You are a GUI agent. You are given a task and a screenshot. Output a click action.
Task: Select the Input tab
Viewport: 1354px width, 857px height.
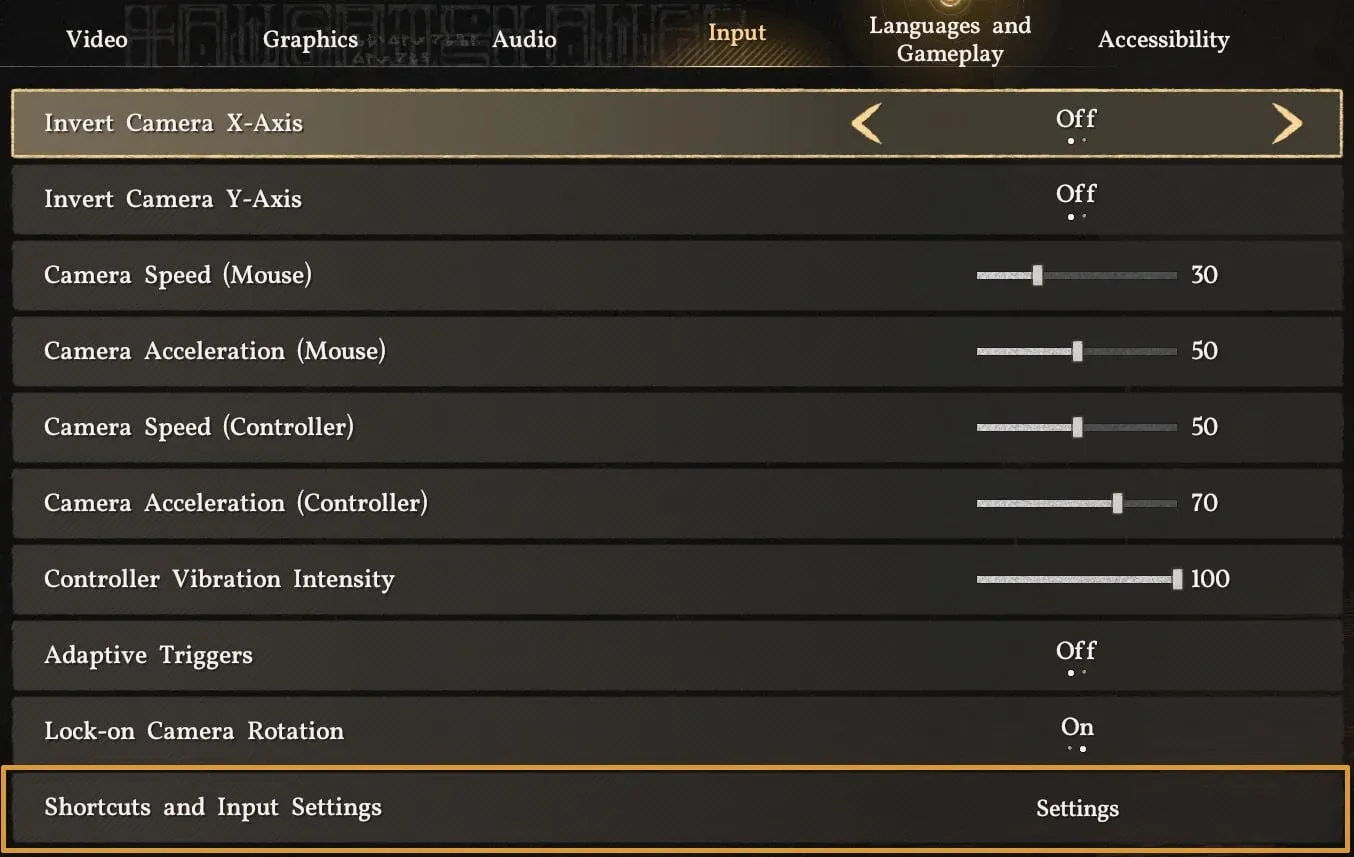[x=736, y=33]
